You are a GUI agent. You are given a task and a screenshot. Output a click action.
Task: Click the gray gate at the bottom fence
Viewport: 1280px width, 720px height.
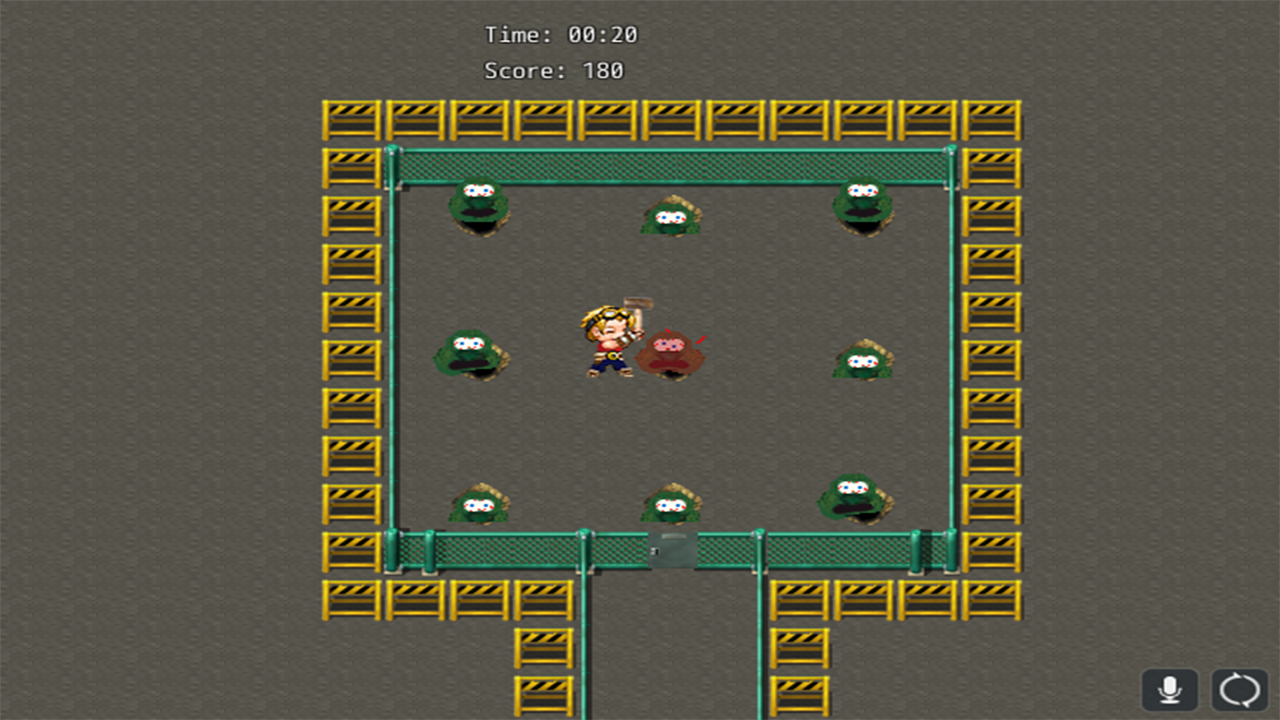(x=672, y=548)
